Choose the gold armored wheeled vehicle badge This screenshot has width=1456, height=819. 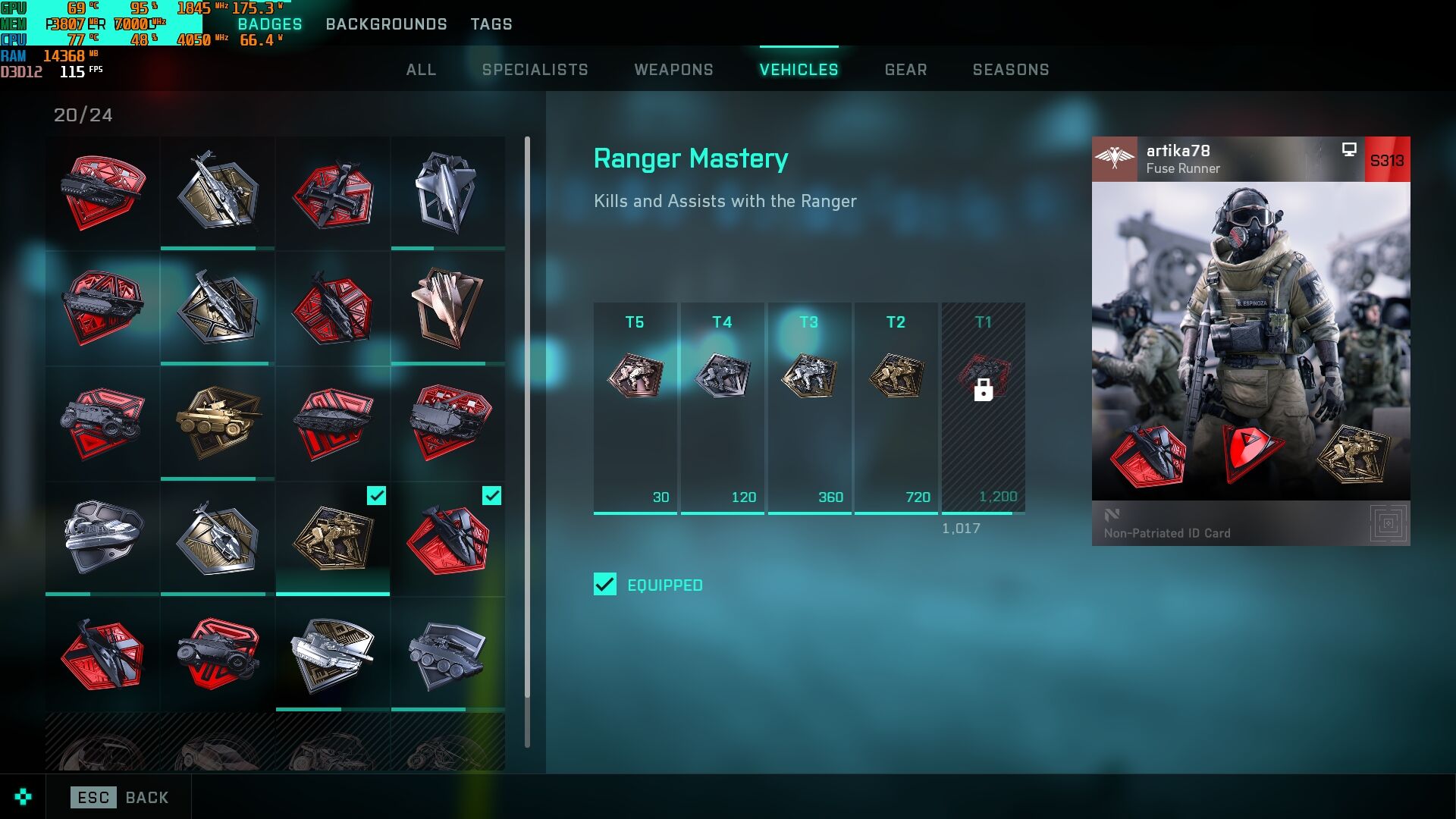pos(218,422)
